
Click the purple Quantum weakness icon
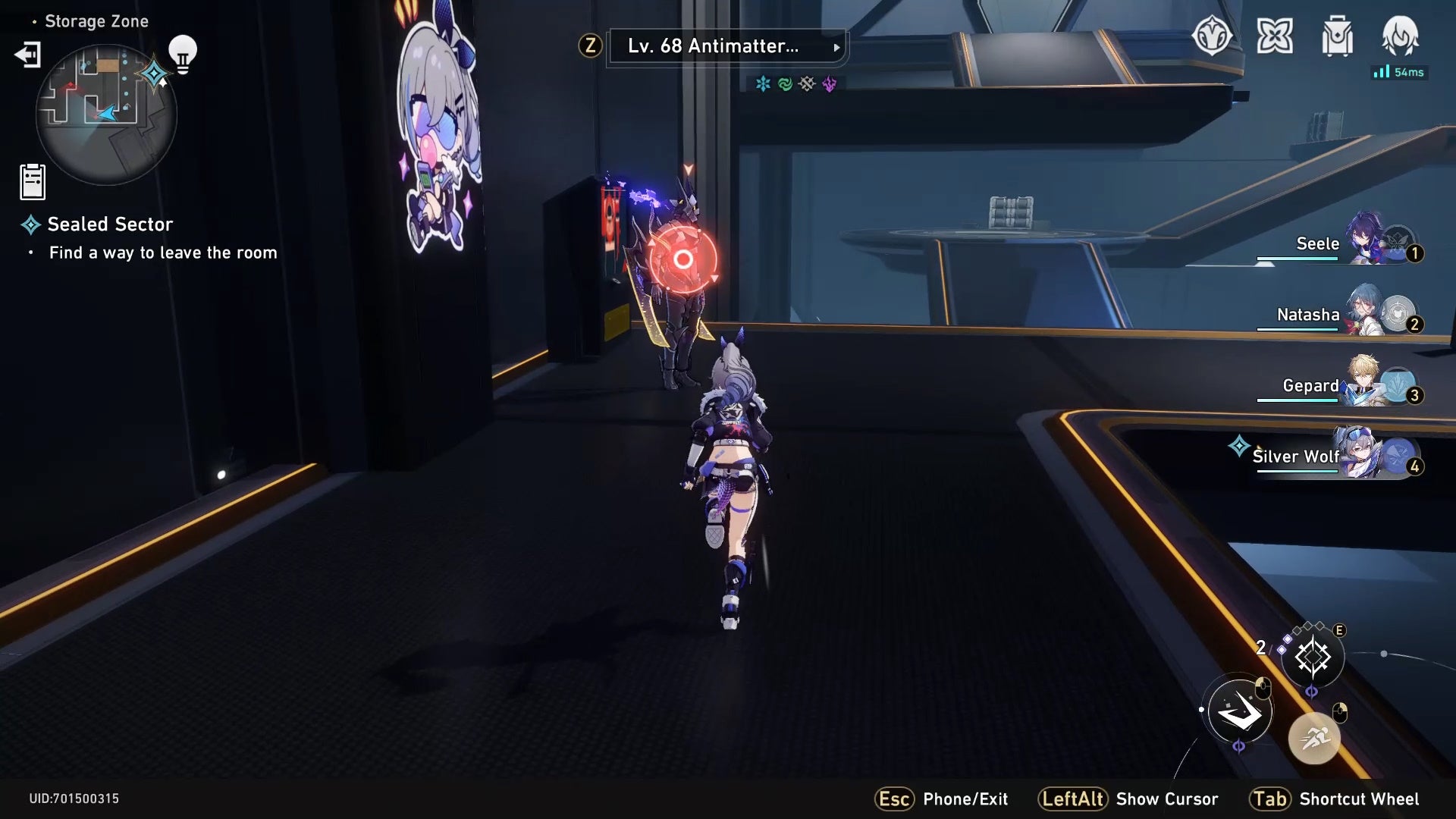pos(829,84)
